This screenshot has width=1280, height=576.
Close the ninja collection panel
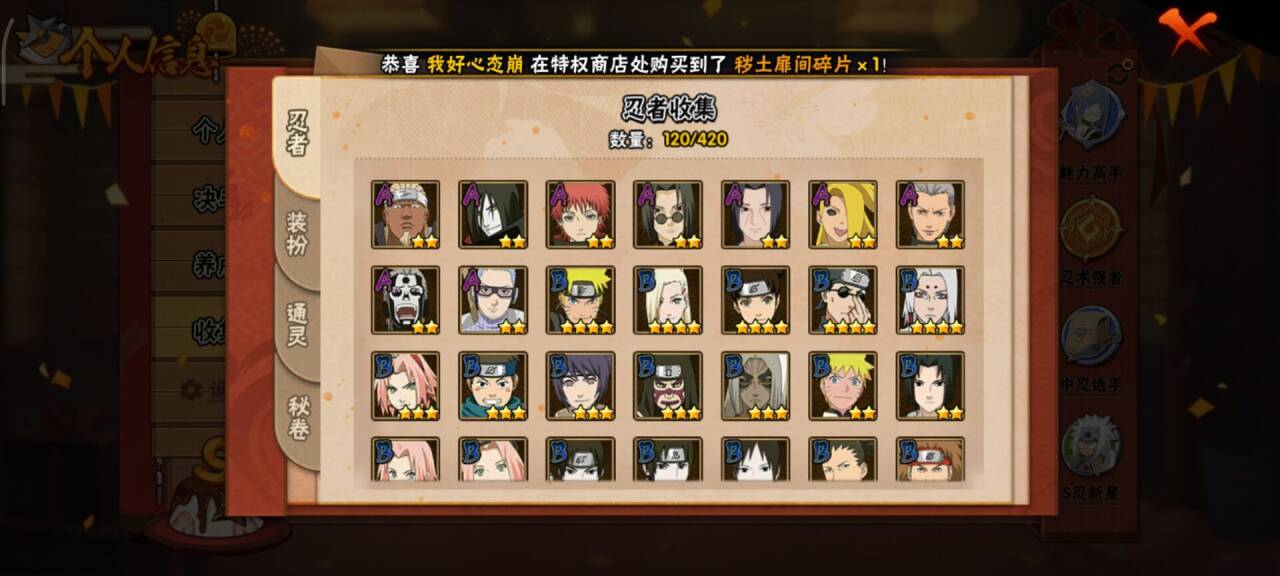coord(1191,31)
